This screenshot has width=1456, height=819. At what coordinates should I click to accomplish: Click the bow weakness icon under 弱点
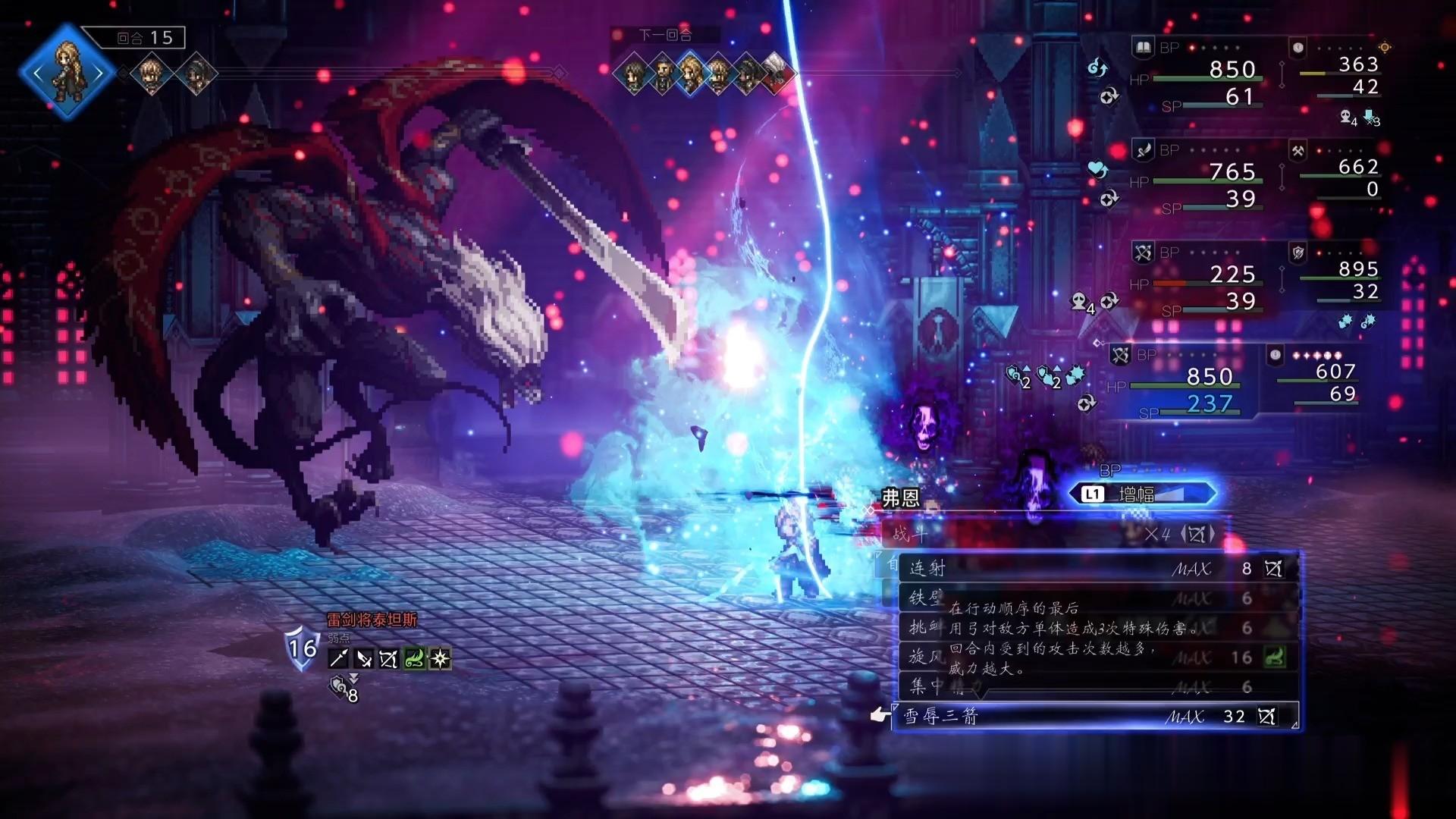388,659
